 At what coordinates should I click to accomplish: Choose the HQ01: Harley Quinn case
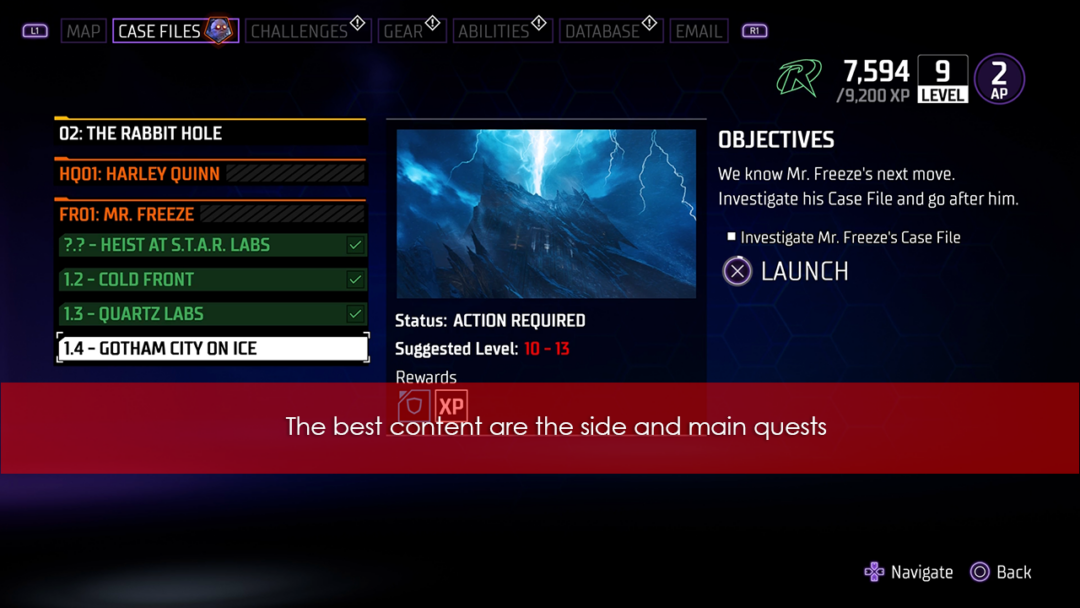(x=210, y=174)
